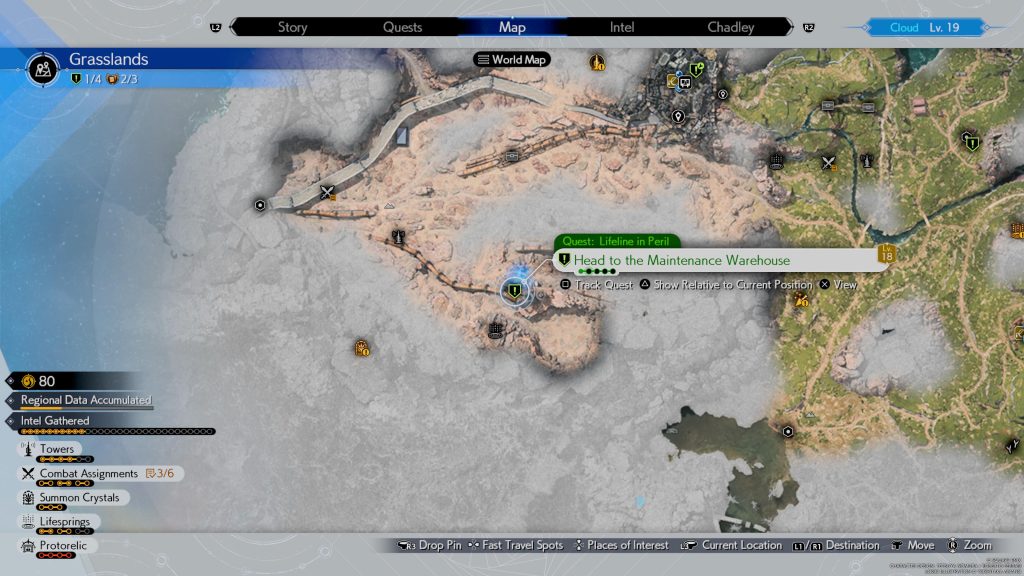
Task: Select the glowing Lifeline in Peril quest marker
Action: click(514, 291)
